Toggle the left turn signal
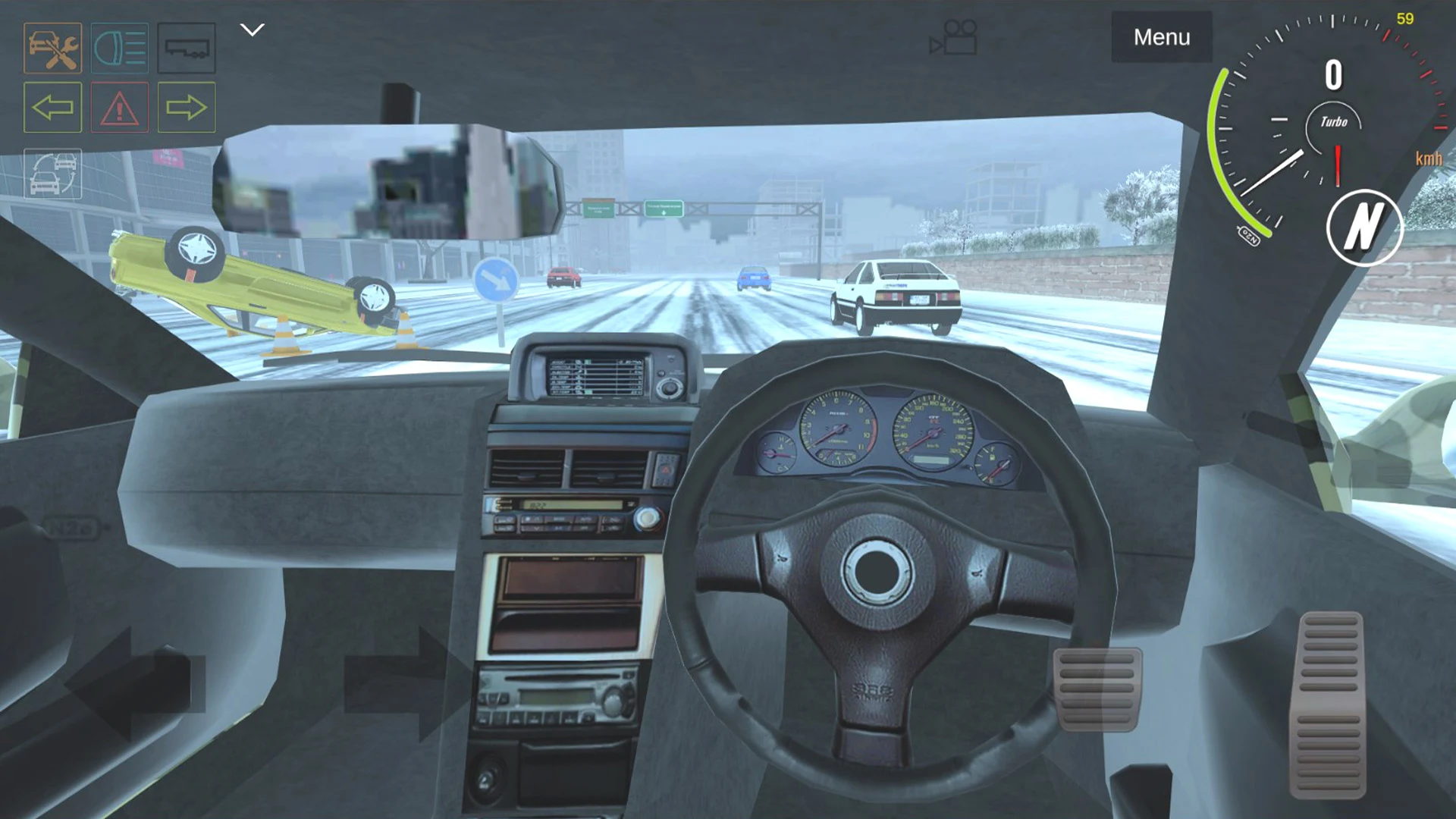Screen dimensions: 1456x819 (x=52, y=108)
